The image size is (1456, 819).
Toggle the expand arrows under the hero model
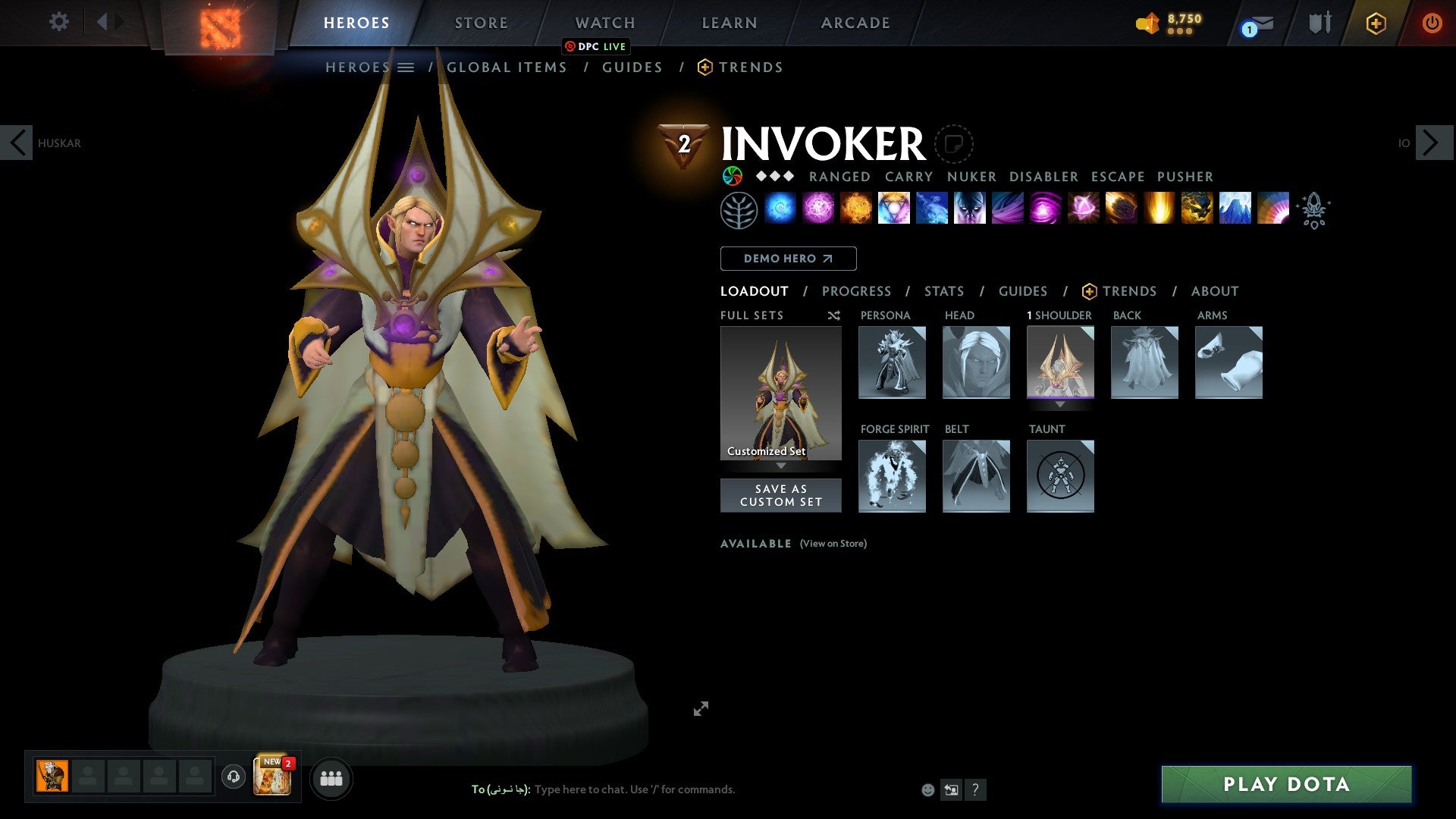pyautogui.click(x=701, y=708)
